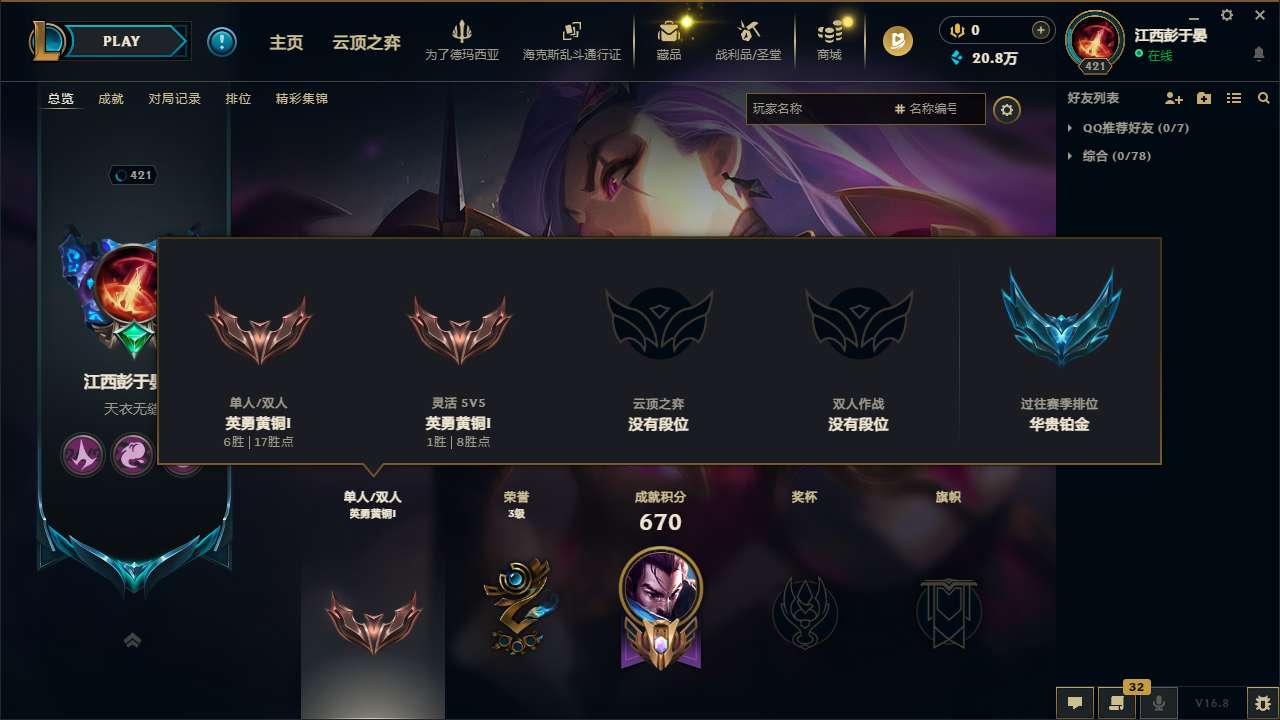1280x720 pixels.
Task: Open the 海克斯乱斗通行证 pass page
Action: point(571,40)
